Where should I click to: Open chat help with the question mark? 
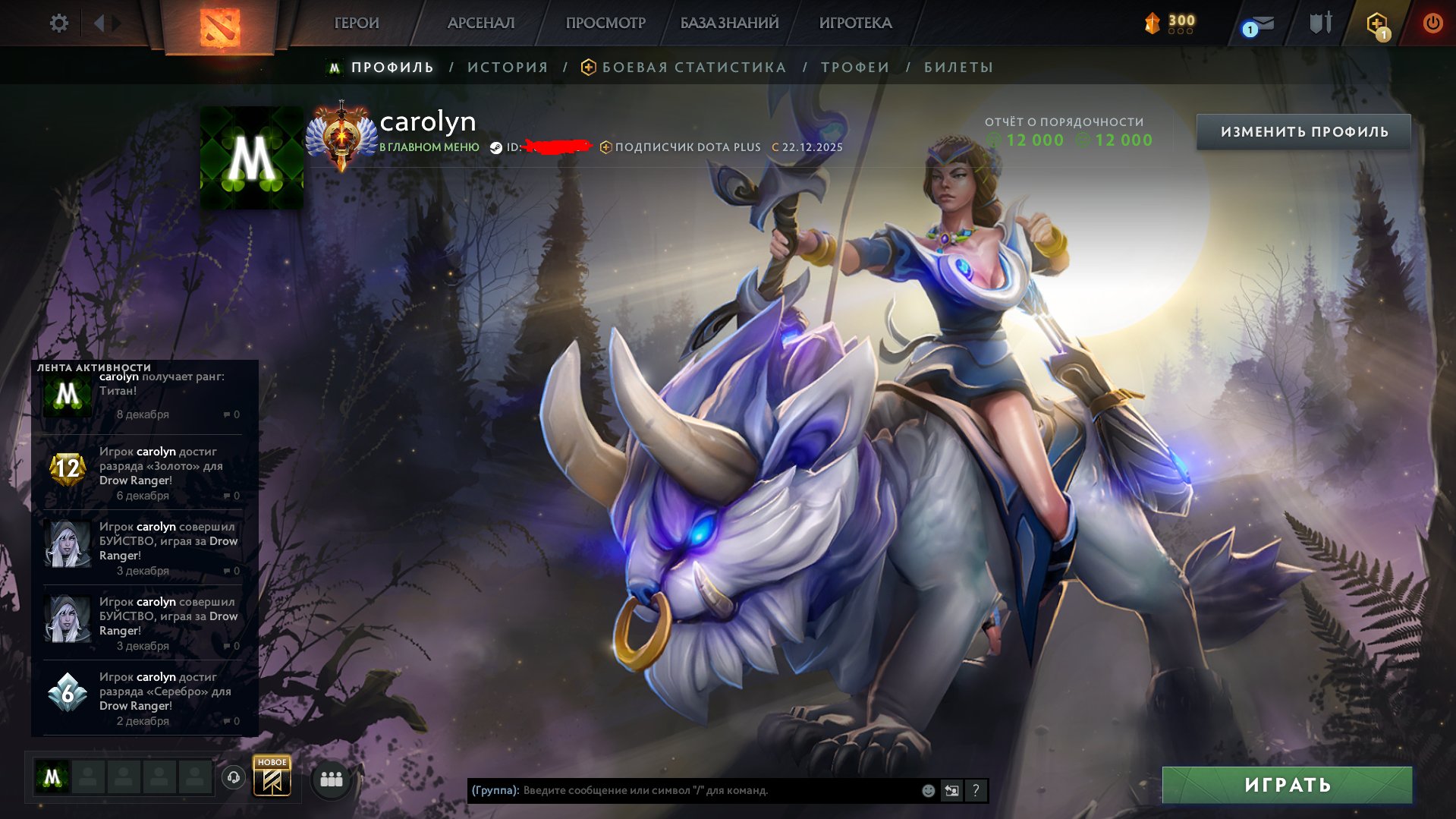pyautogui.click(x=976, y=790)
